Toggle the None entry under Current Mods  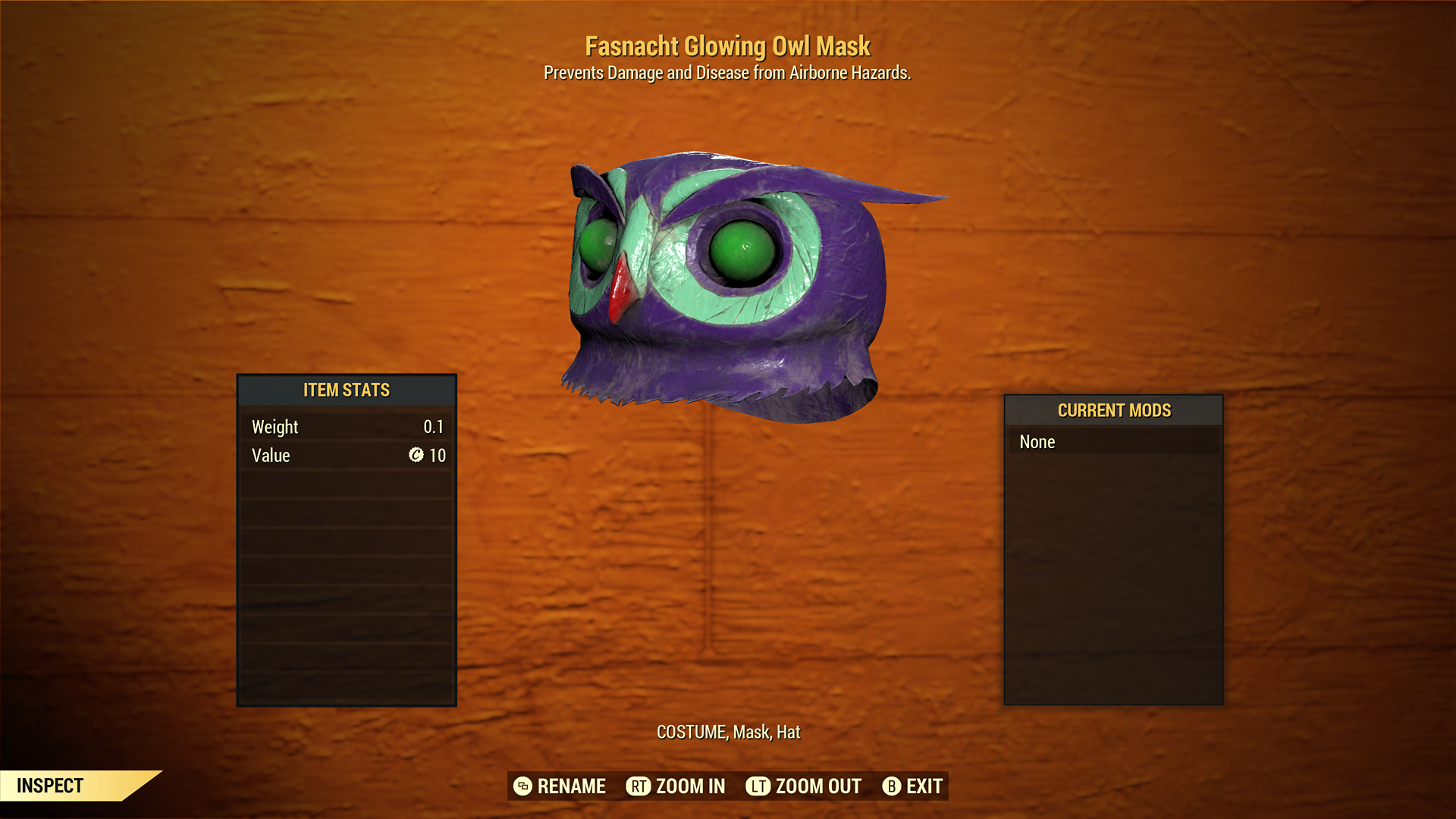1037,441
